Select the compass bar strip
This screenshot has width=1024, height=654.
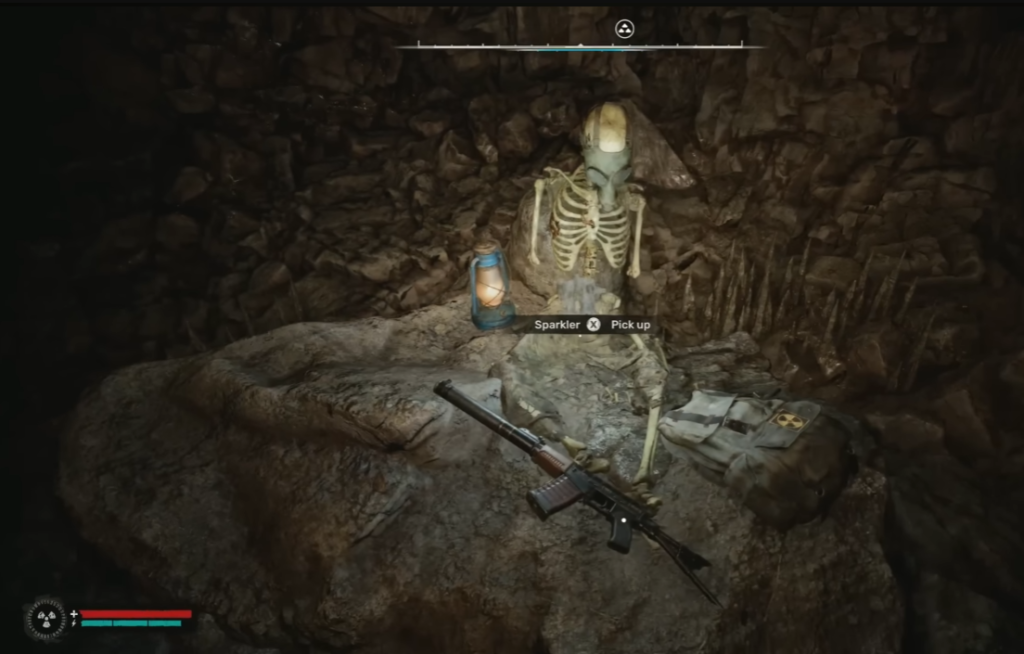coord(578,46)
